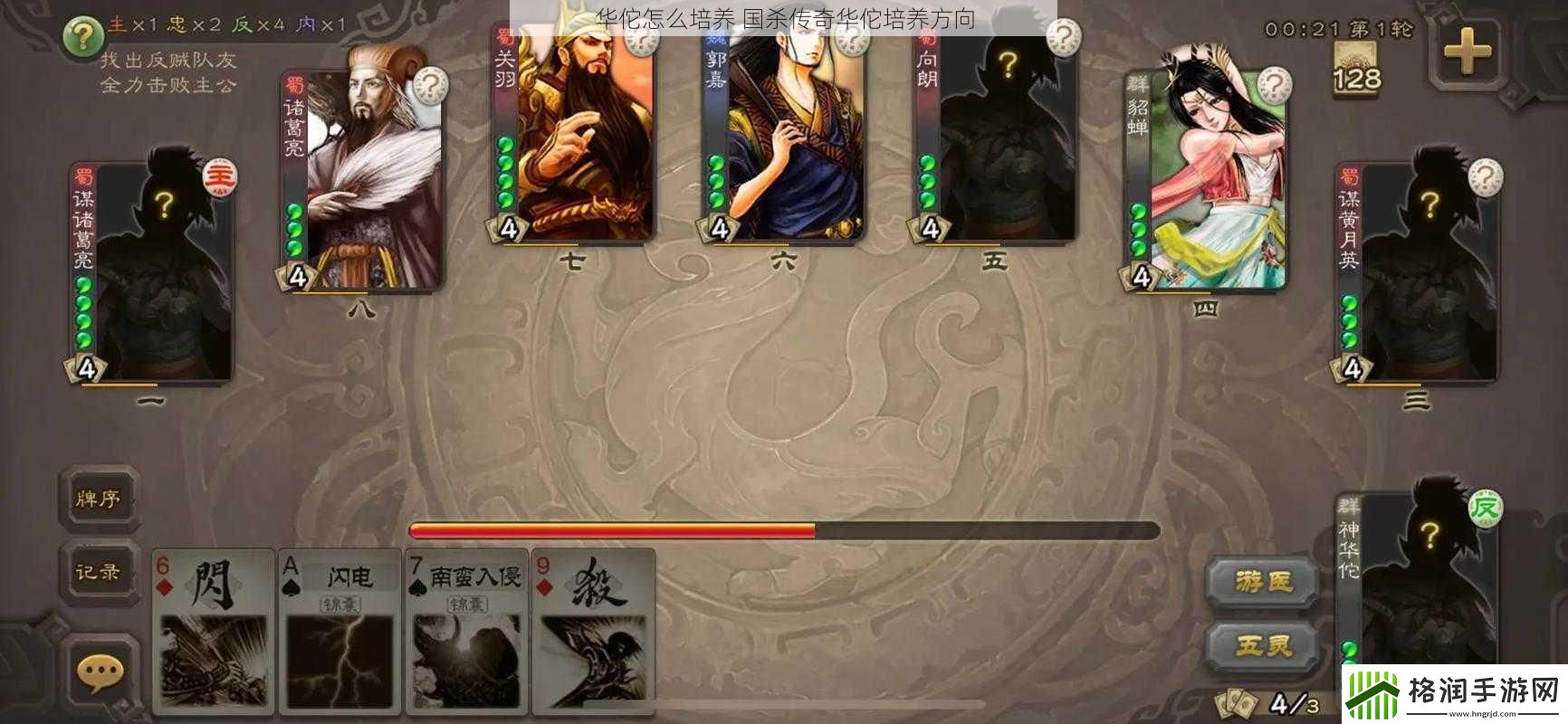Play the 杀 attack card
1568x724 pixels.
pyautogui.click(x=594, y=629)
